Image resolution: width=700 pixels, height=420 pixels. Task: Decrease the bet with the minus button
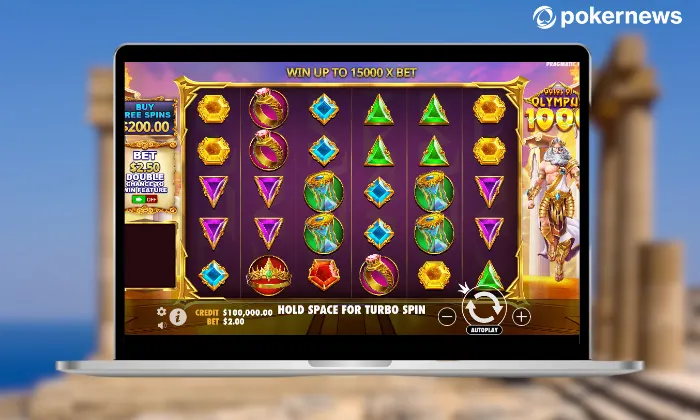click(x=447, y=316)
